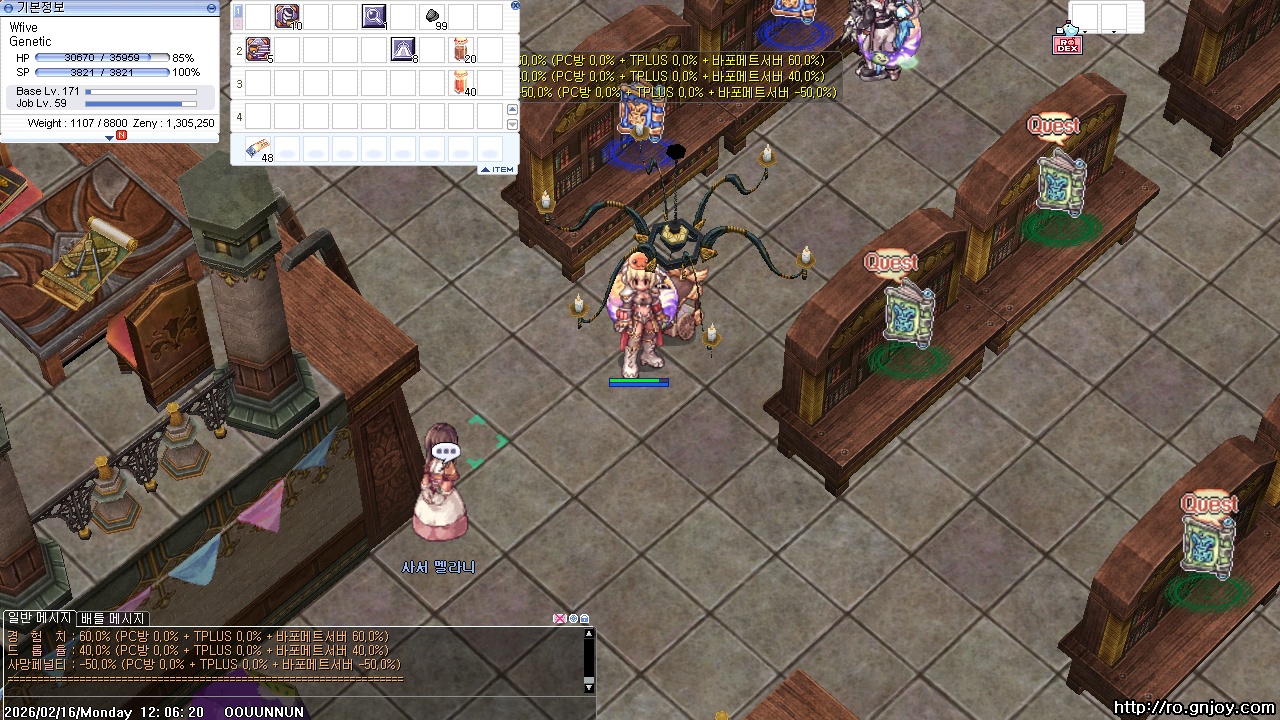Click the chat scrollbar down arrow

click(589, 687)
